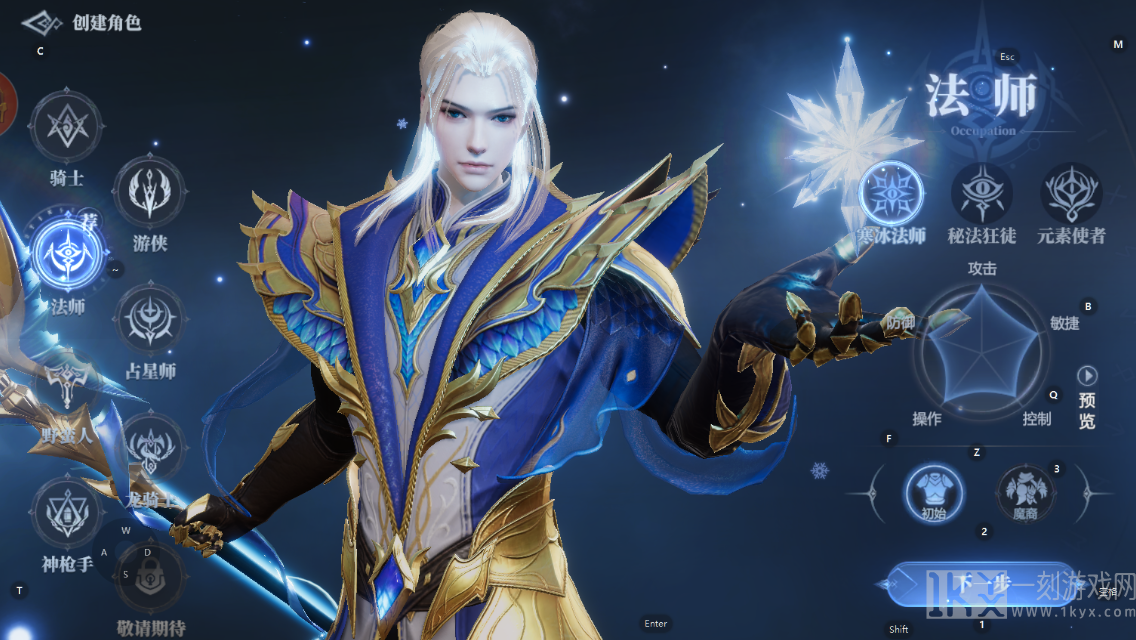Choose the 游侠 class

(x=149, y=189)
